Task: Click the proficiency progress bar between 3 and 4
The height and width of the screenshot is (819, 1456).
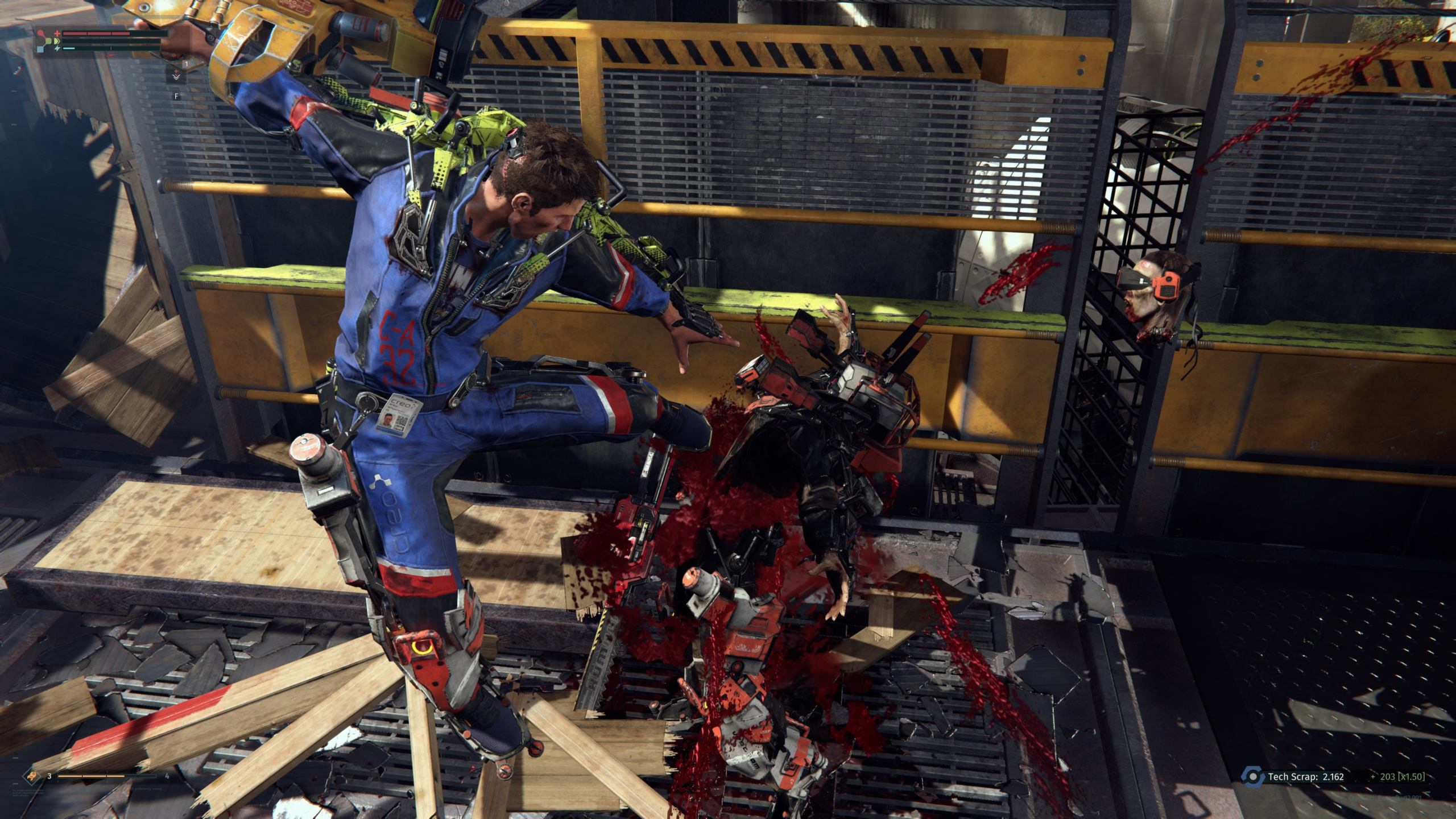Action: (x=106, y=776)
